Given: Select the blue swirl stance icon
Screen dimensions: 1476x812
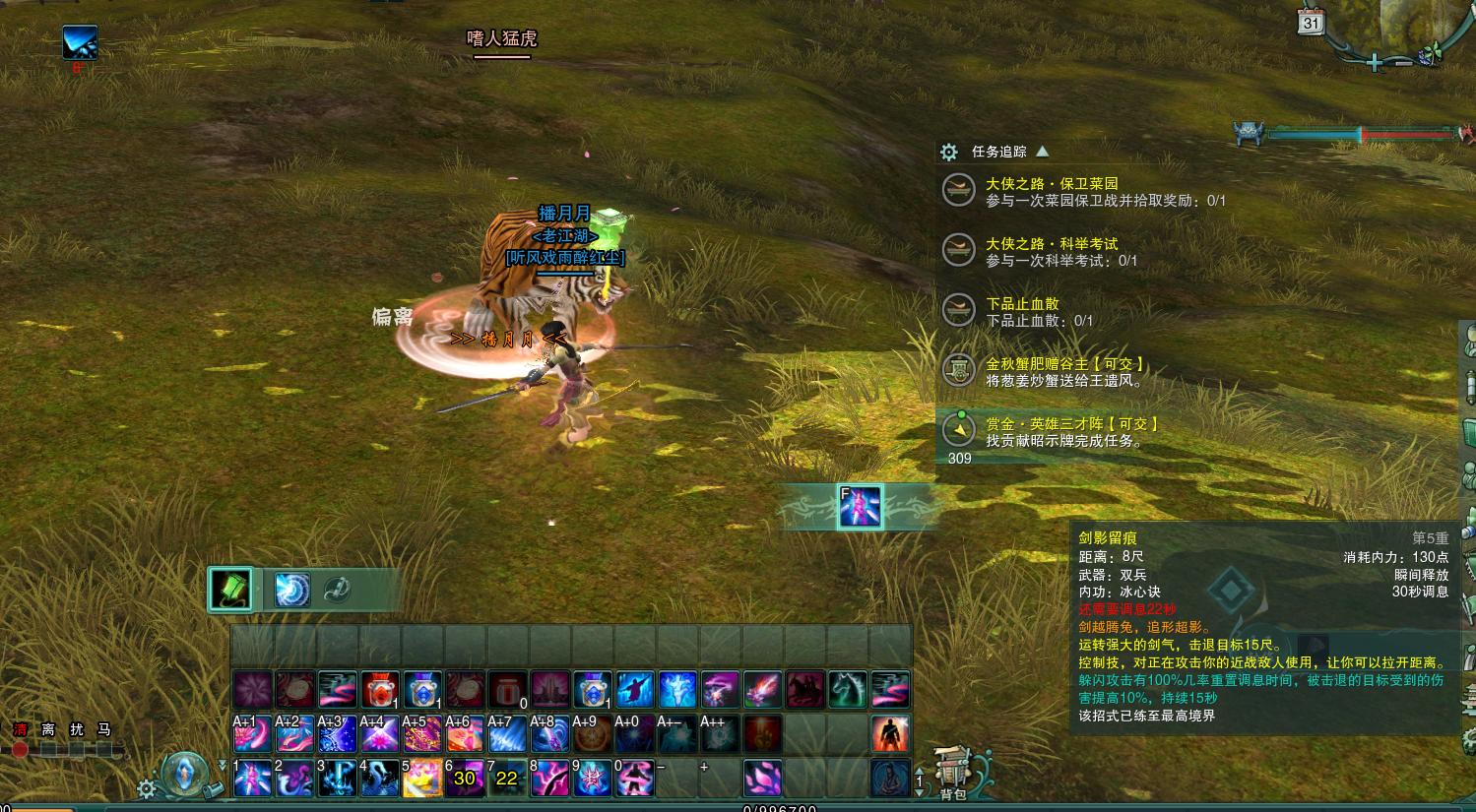Looking at the screenshot, I should (291, 590).
